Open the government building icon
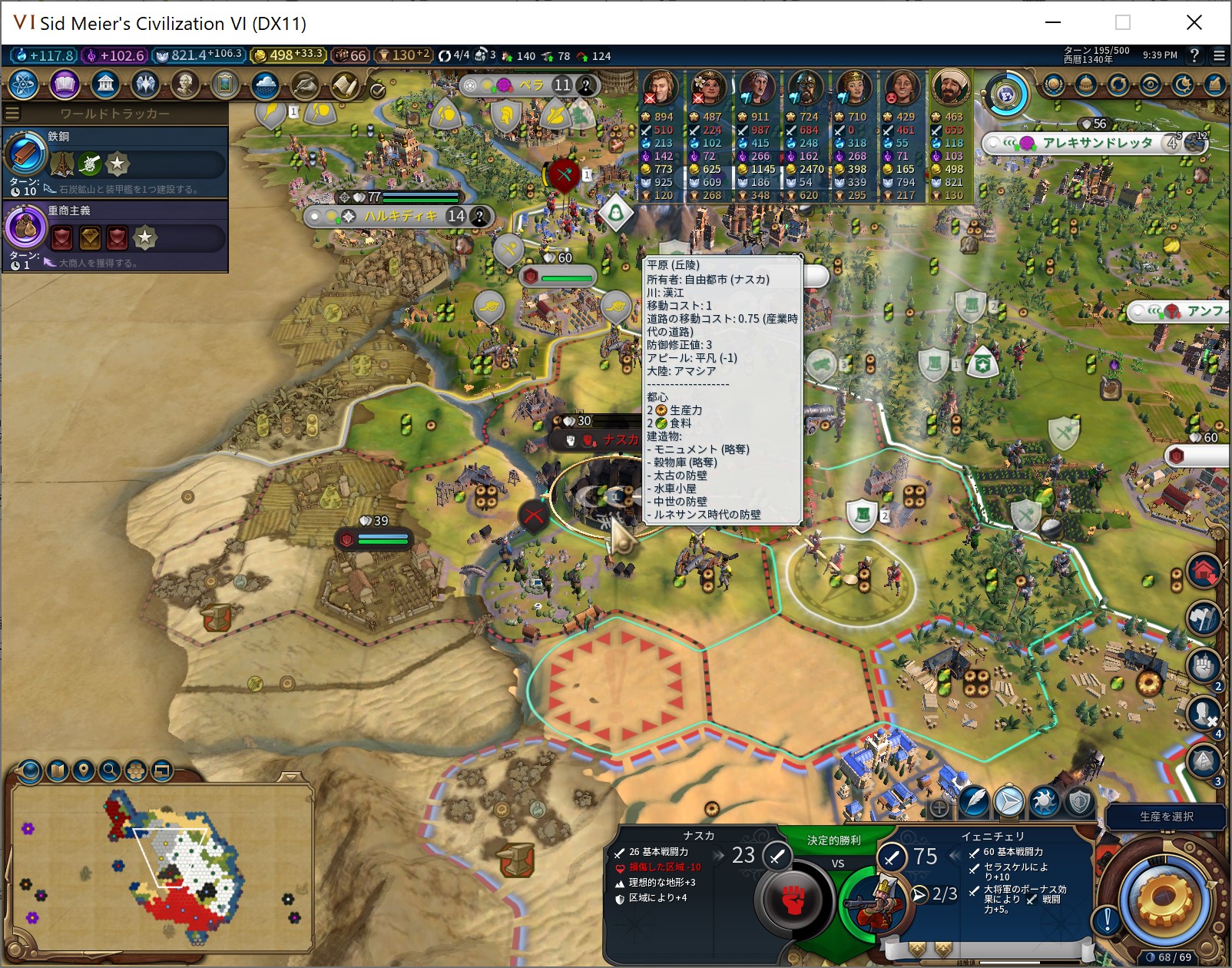This screenshot has height=968, width=1232. (105, 85)
